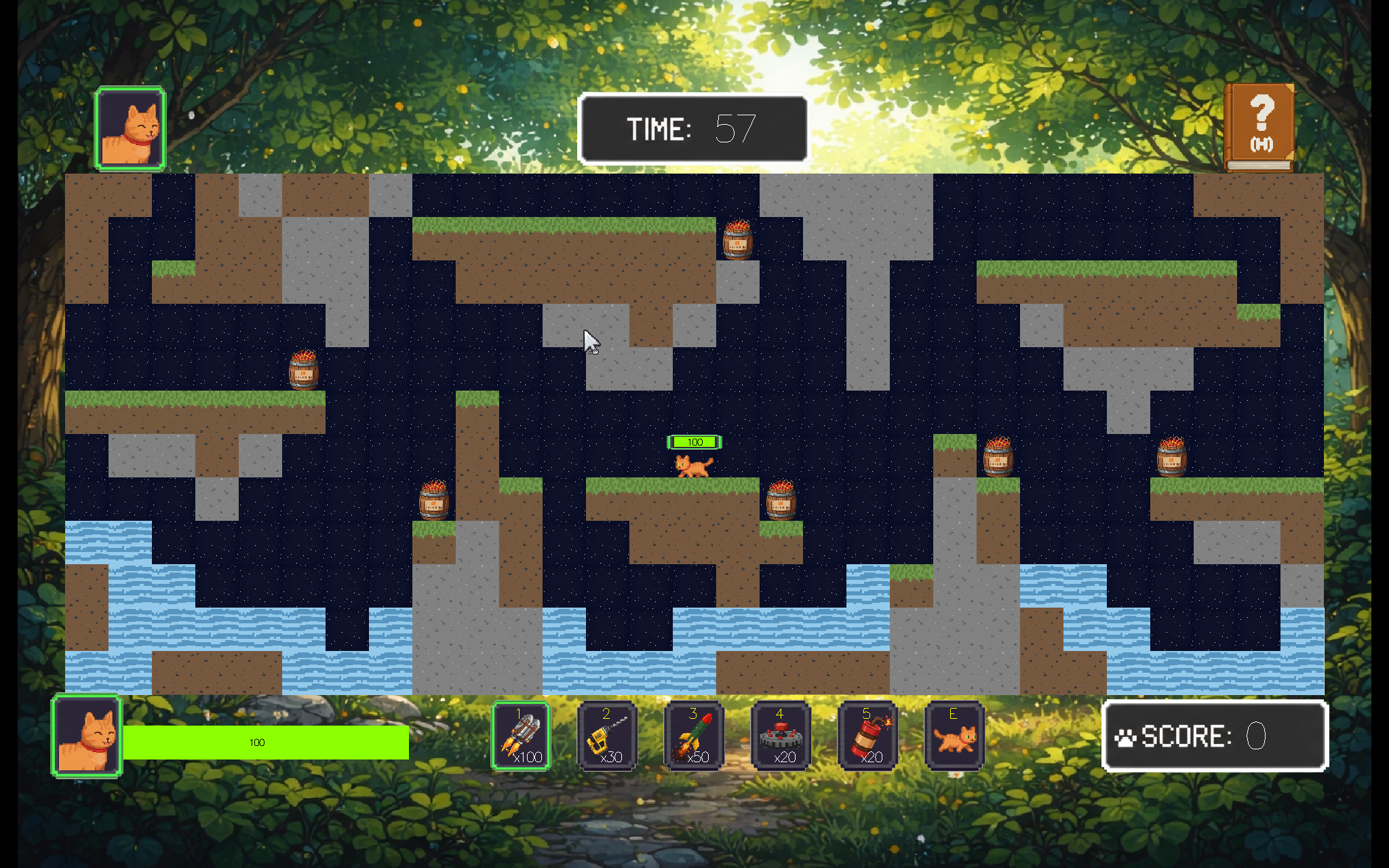
Task: Select the landmine with red button
Action: (x=781, y=736)
